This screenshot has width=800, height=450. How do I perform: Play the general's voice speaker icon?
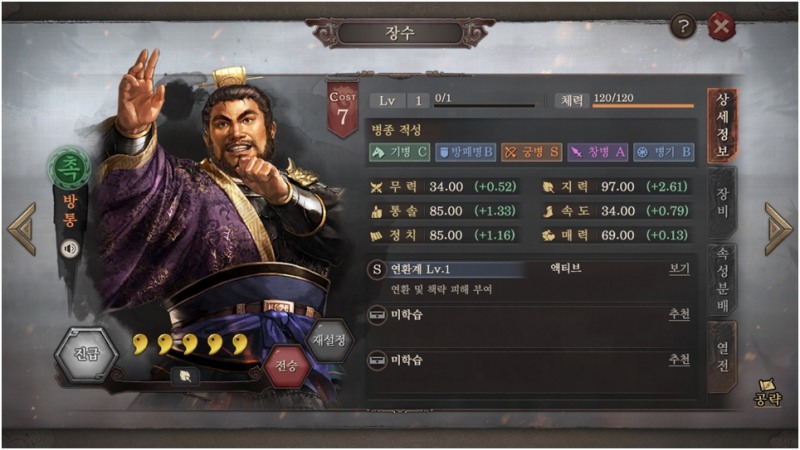(70, 247)
